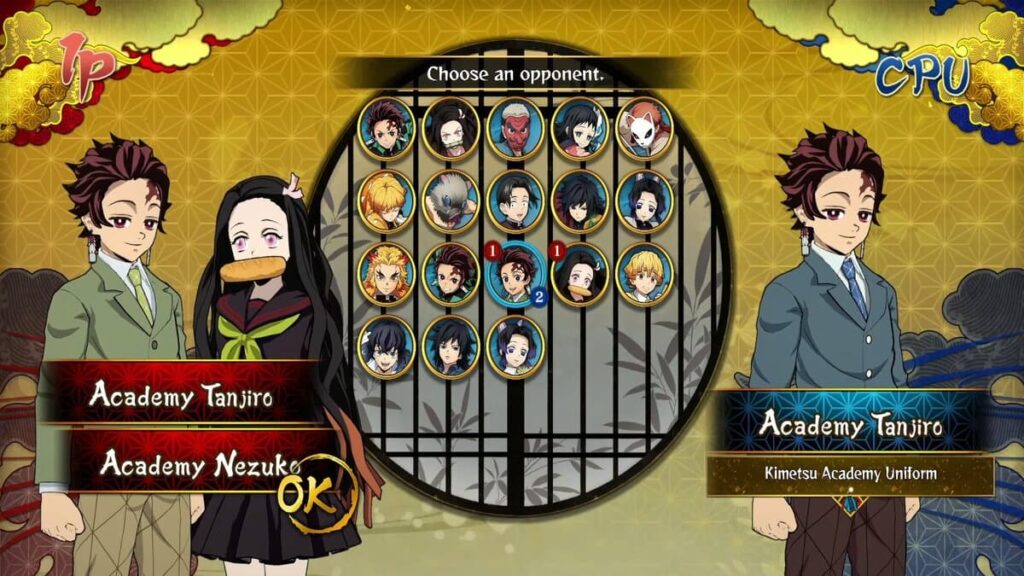Change the Kimetsu Academy Uniform costume
1024x576 pixels.
click(x=850, y=474)
